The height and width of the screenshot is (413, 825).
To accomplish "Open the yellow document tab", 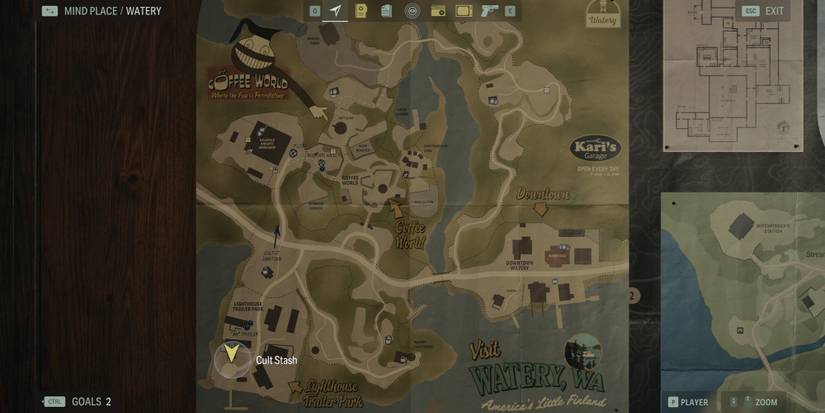I will 361,11.
